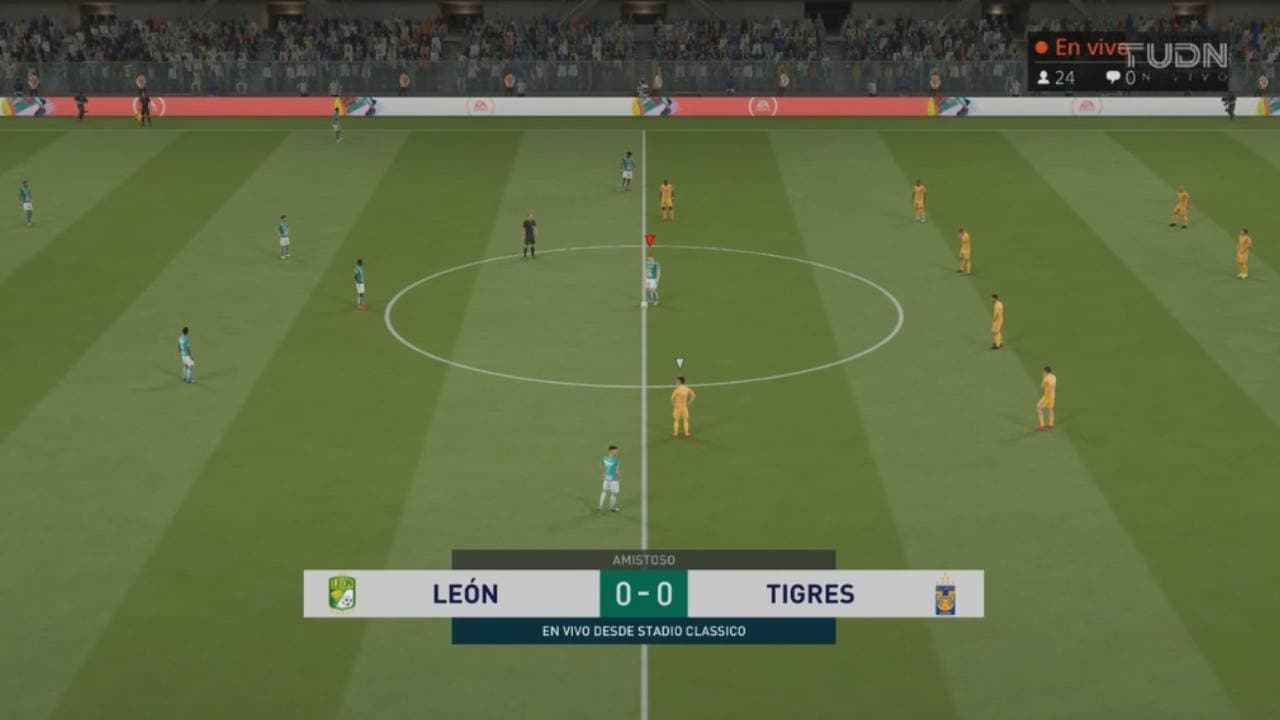Expand the TUDN stream info box

click(x=1130, y=60)
